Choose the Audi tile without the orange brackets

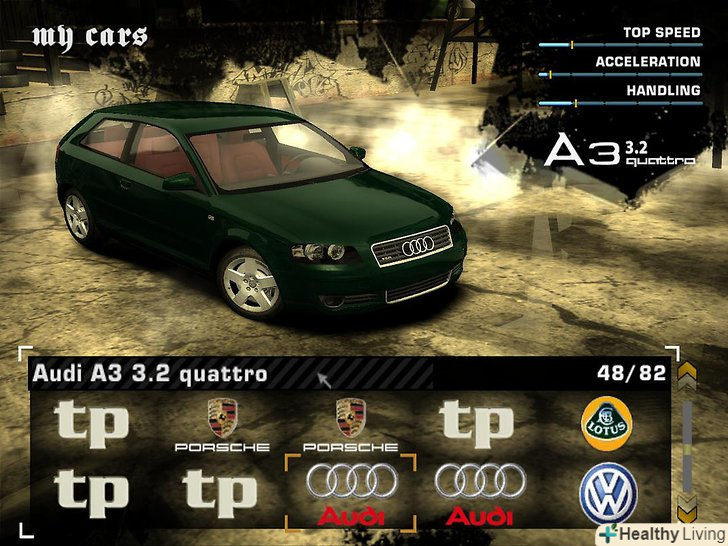pyautogui.click(x=479, y=492)
